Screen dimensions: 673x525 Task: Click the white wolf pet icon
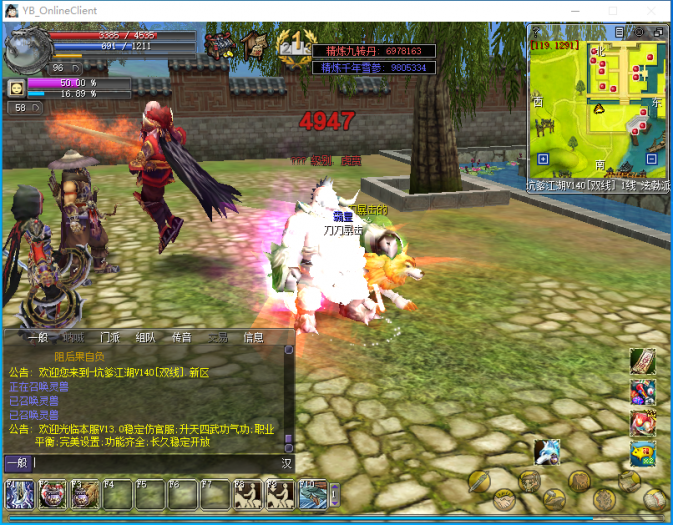point(546,452)
